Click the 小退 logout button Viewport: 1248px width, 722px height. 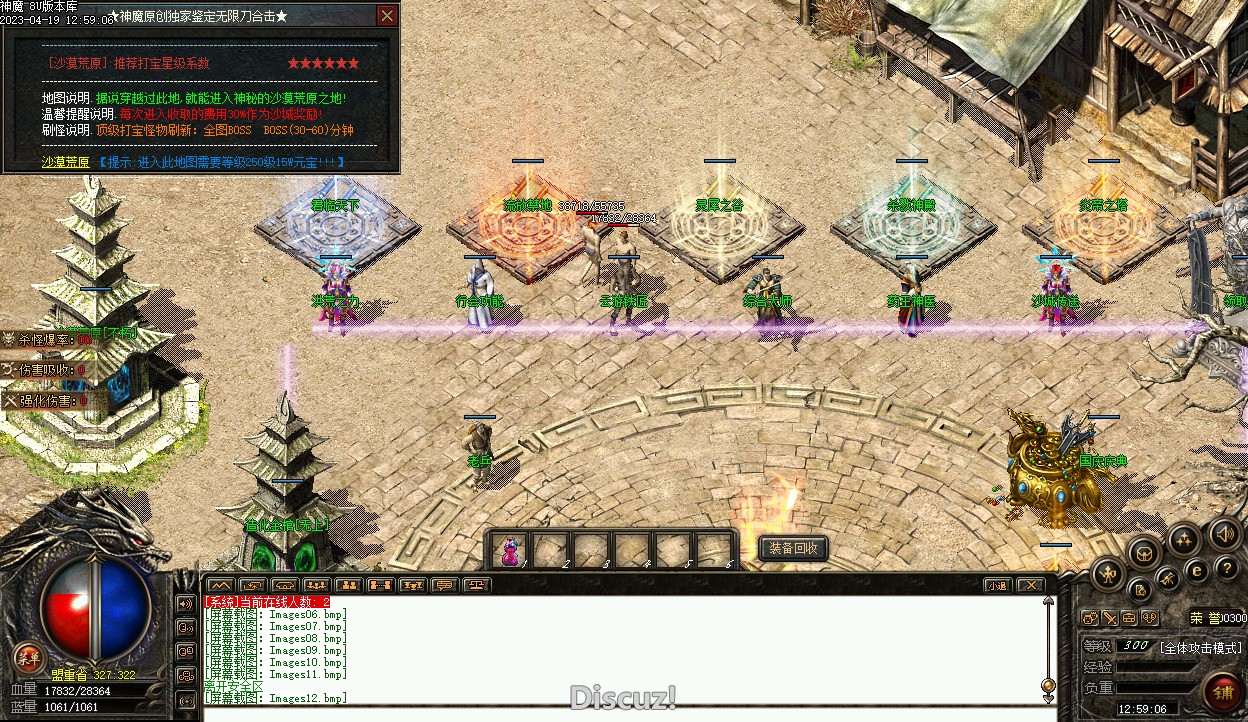(x=997, y=585)
